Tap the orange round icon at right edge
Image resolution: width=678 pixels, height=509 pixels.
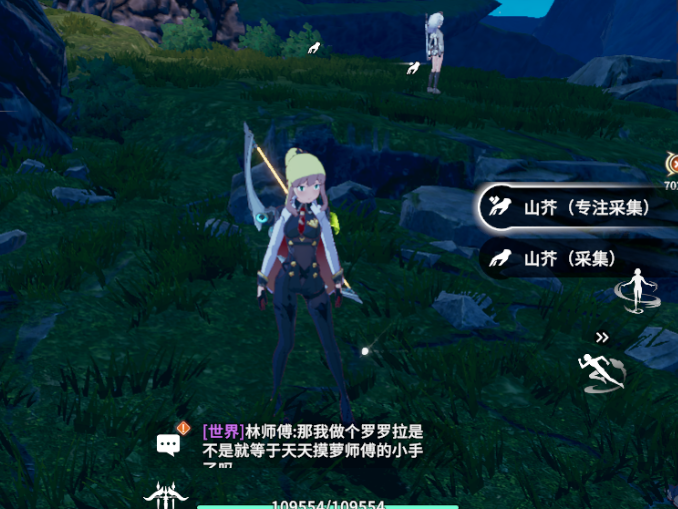(x=672, y=164)
